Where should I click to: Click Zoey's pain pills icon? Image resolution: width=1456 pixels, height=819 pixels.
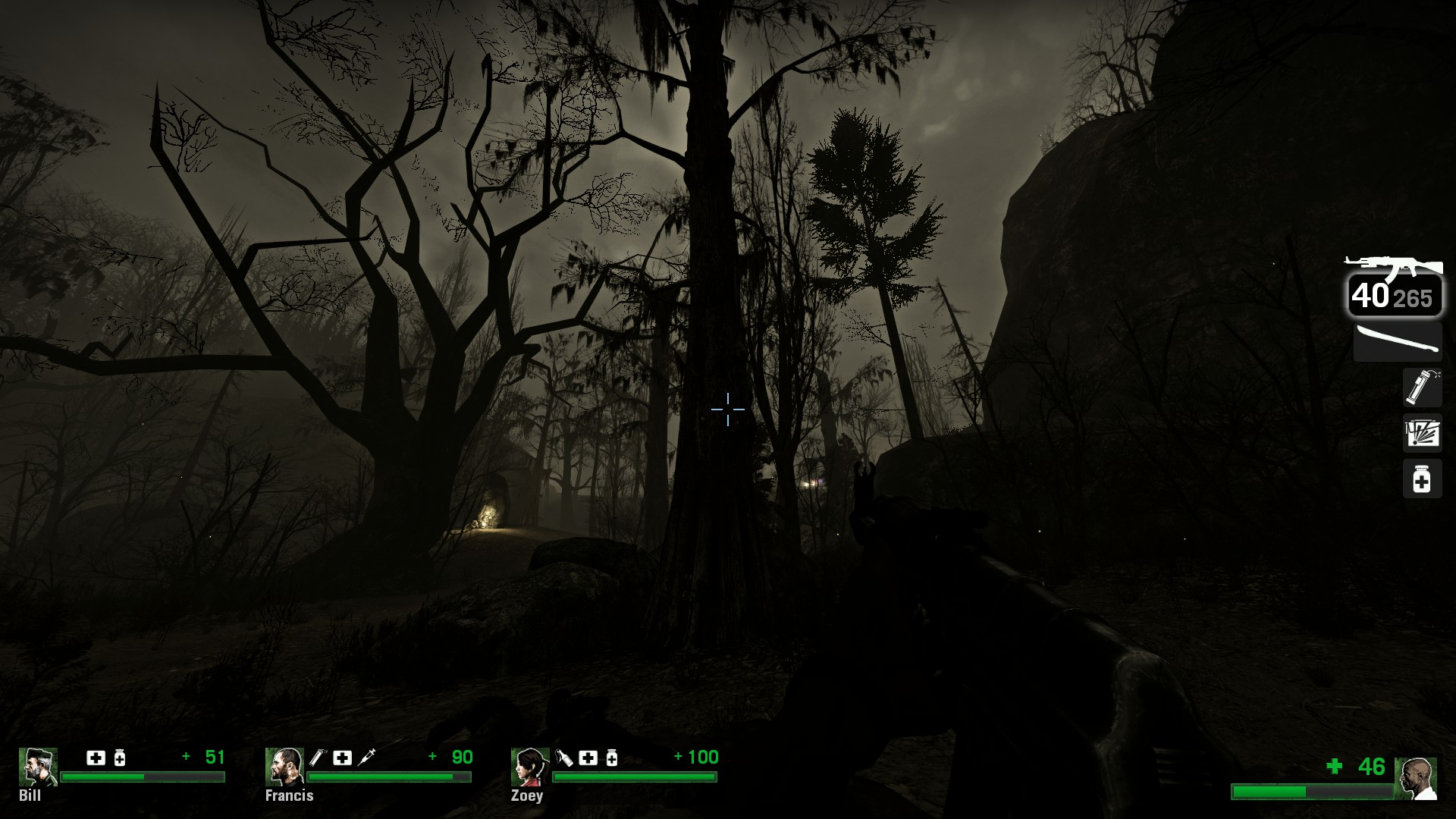pyautogui.click(x=612, y=758)
